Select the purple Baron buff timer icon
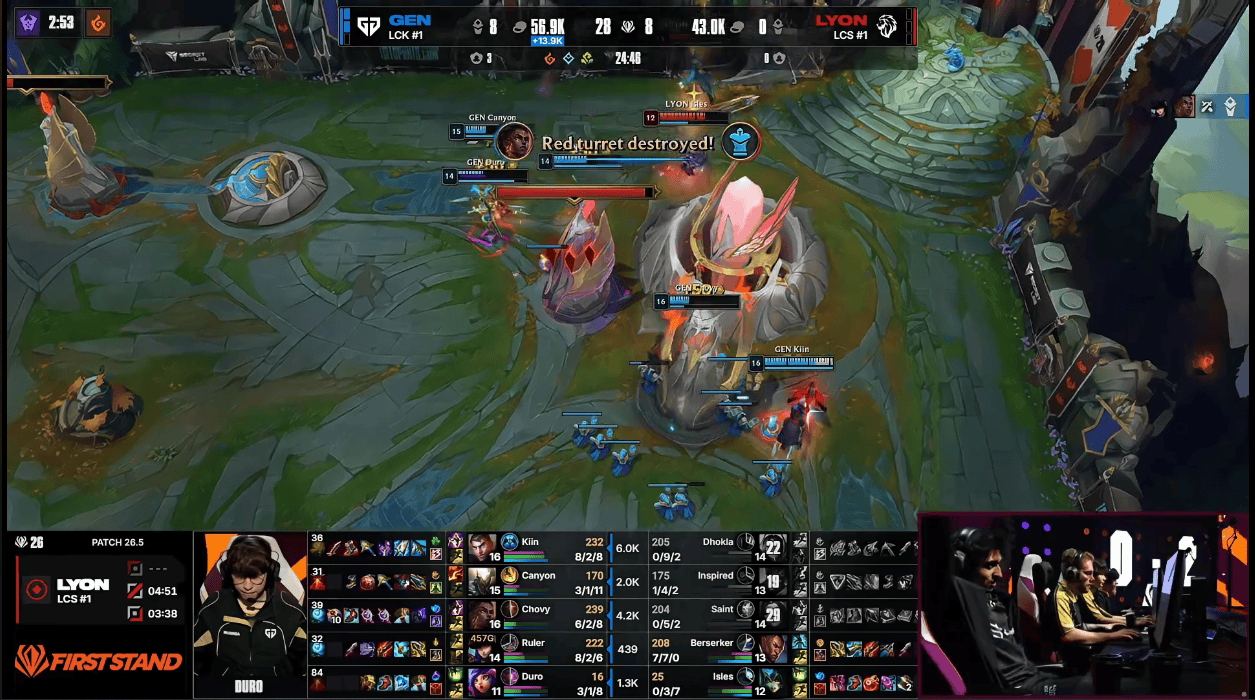 (27, 22)
